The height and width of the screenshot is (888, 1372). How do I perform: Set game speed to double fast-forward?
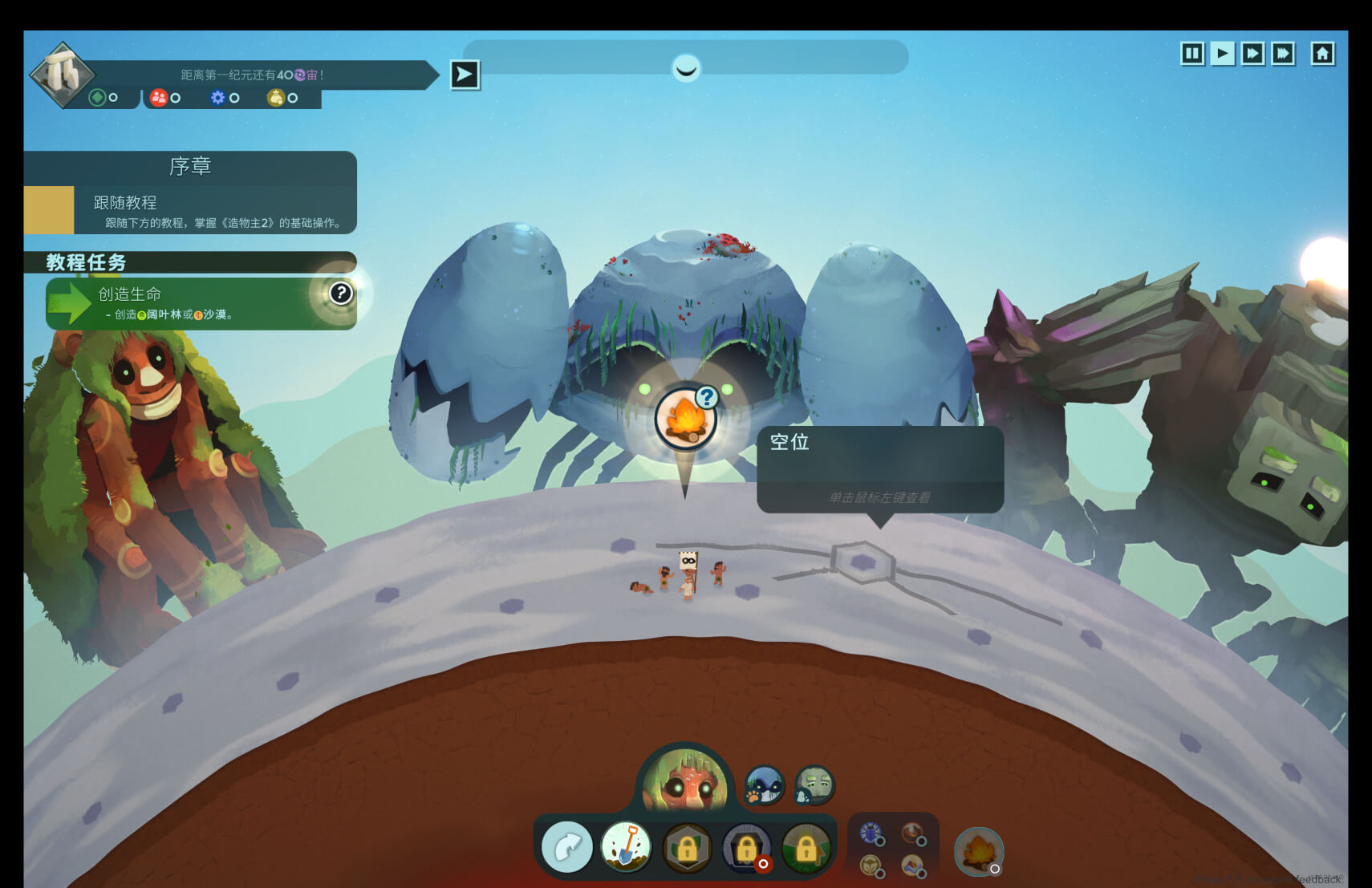[x=1252, y=54]
